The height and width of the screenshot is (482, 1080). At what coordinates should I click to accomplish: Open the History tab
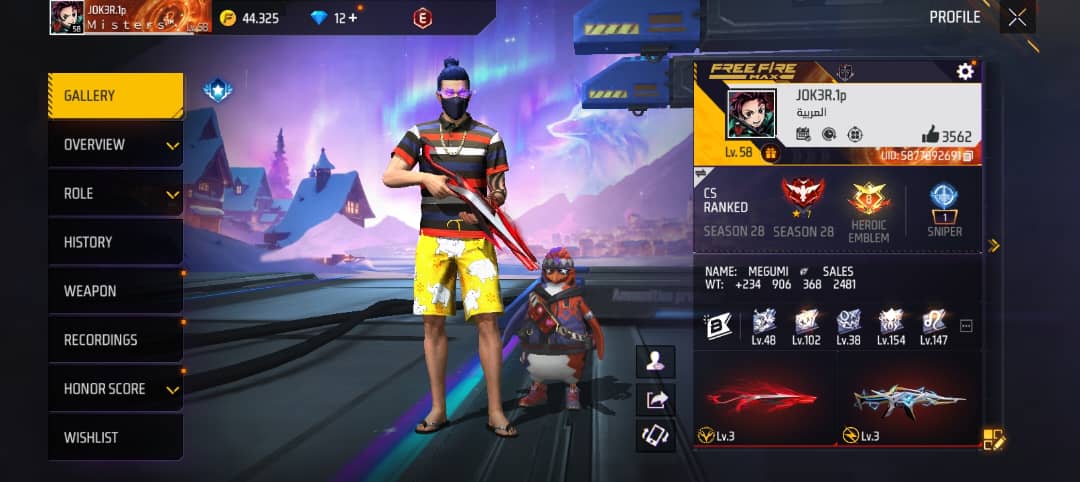[x=115, y=242]
